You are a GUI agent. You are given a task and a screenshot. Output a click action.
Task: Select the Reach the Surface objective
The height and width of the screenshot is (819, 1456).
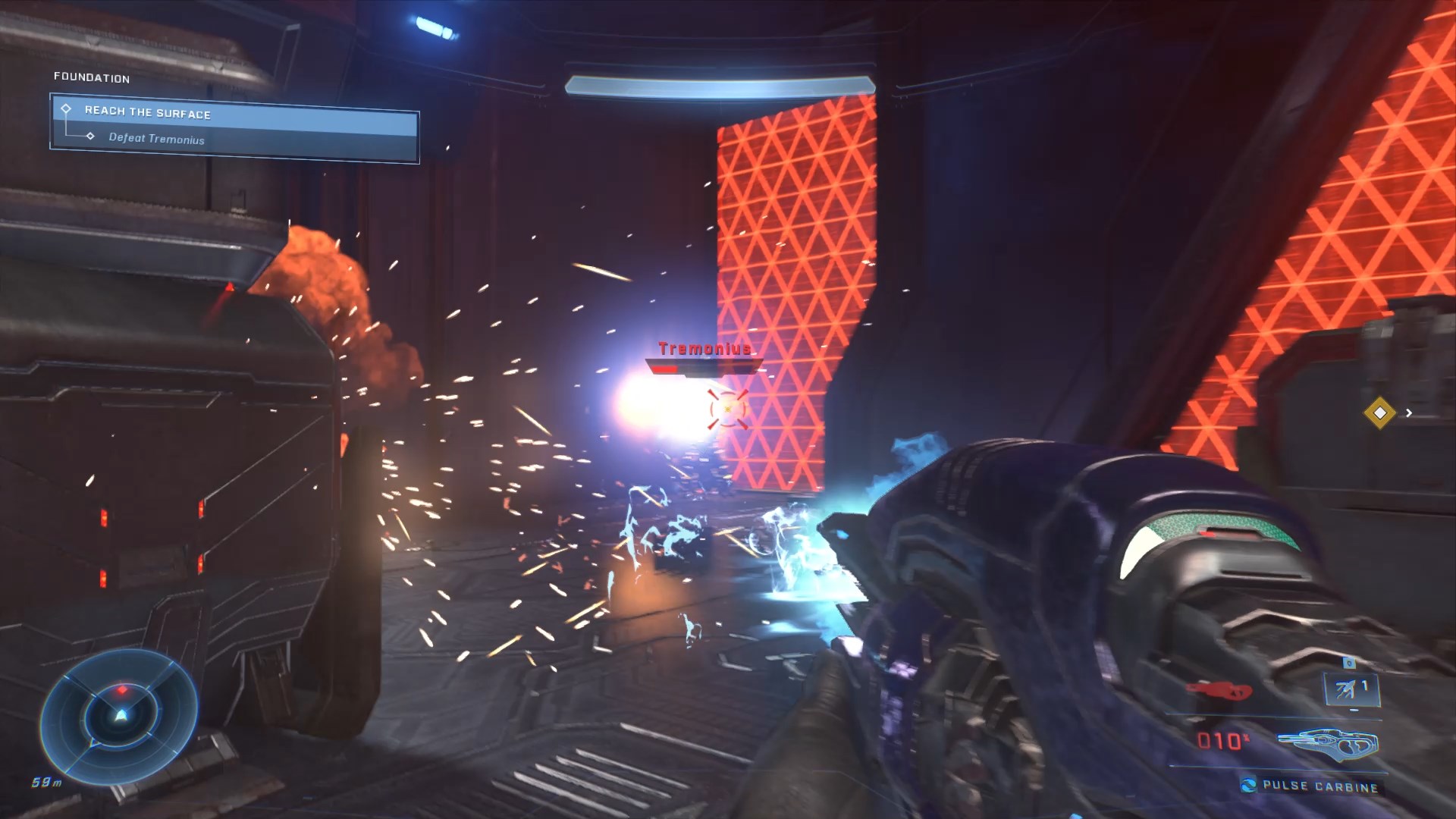pos(148,112)
